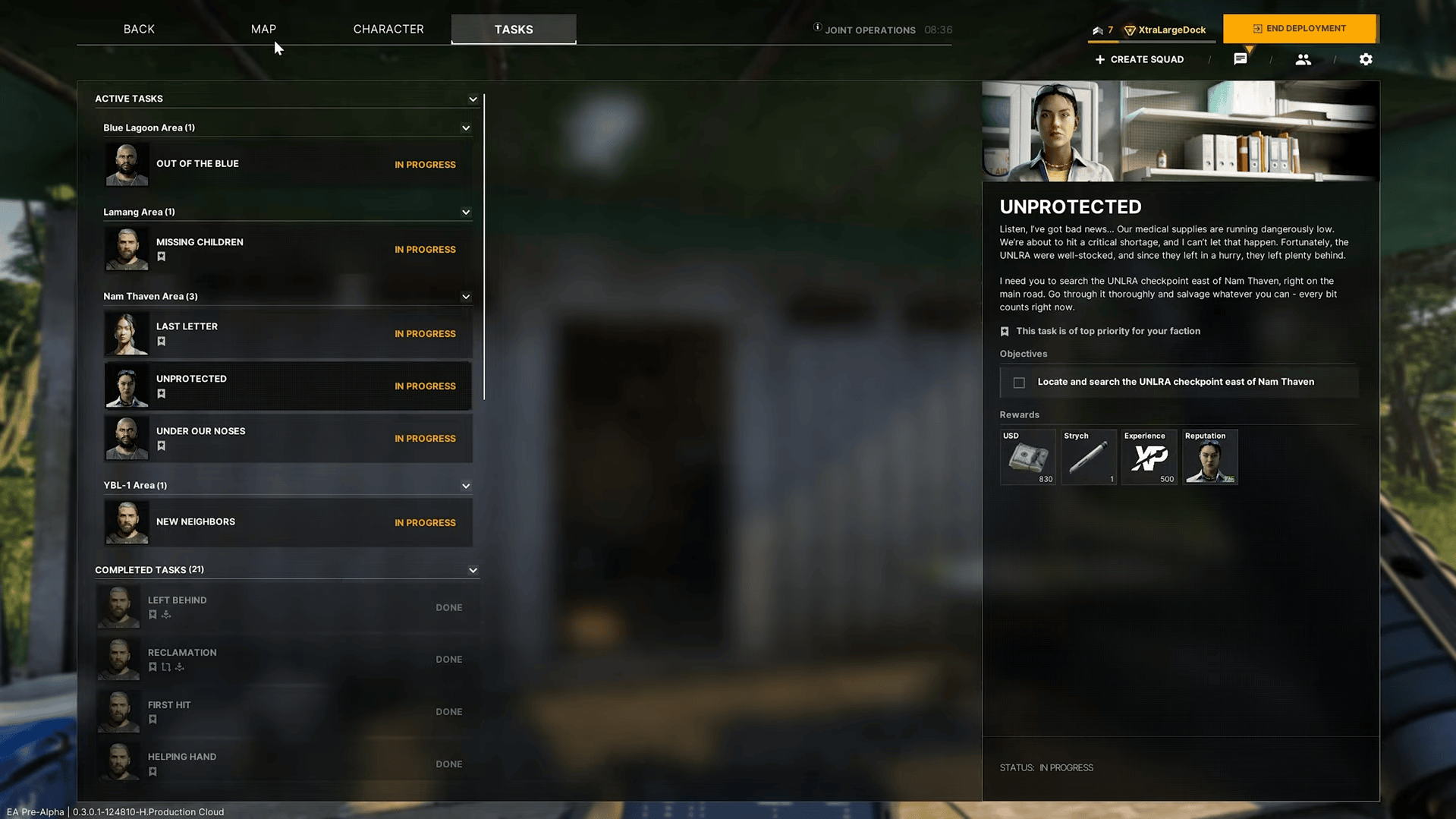Image resolution: width=1456 pixels, height=819 pixels.
Task: Switch to the MAP tab
Action: tap(263, 28)
